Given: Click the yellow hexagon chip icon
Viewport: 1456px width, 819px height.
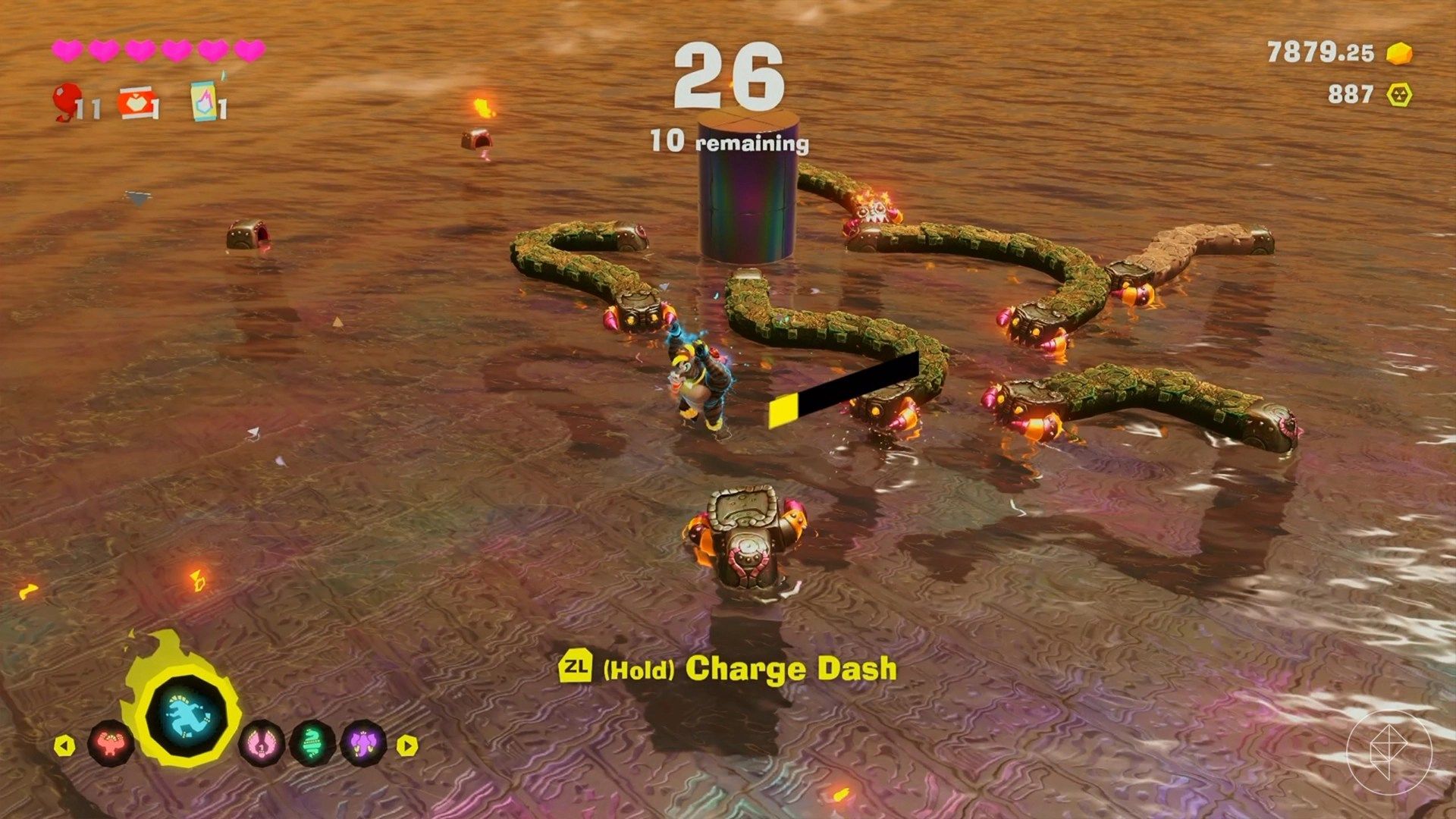Looking at the screenshot, I should coord(1399,95).
